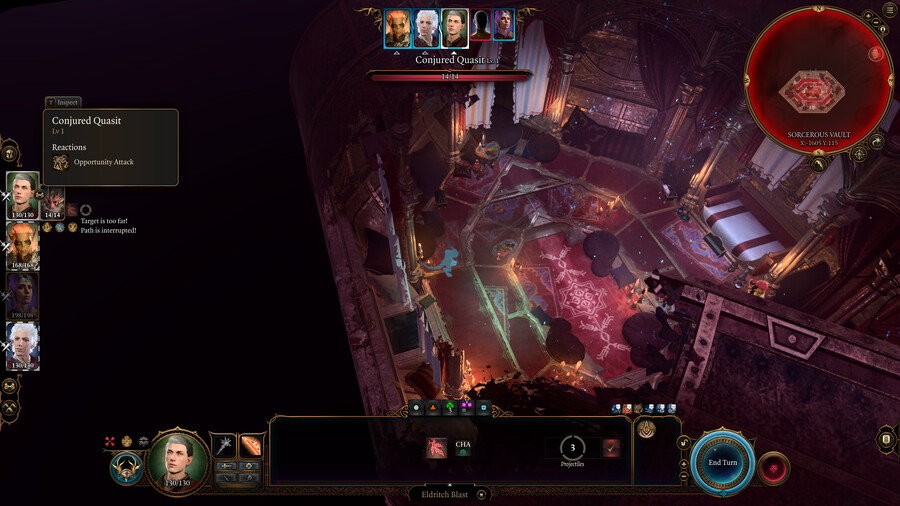900x506 pixels.
Task: Select the melee weapon slot beside the portrait
Action: pos(224,446)
